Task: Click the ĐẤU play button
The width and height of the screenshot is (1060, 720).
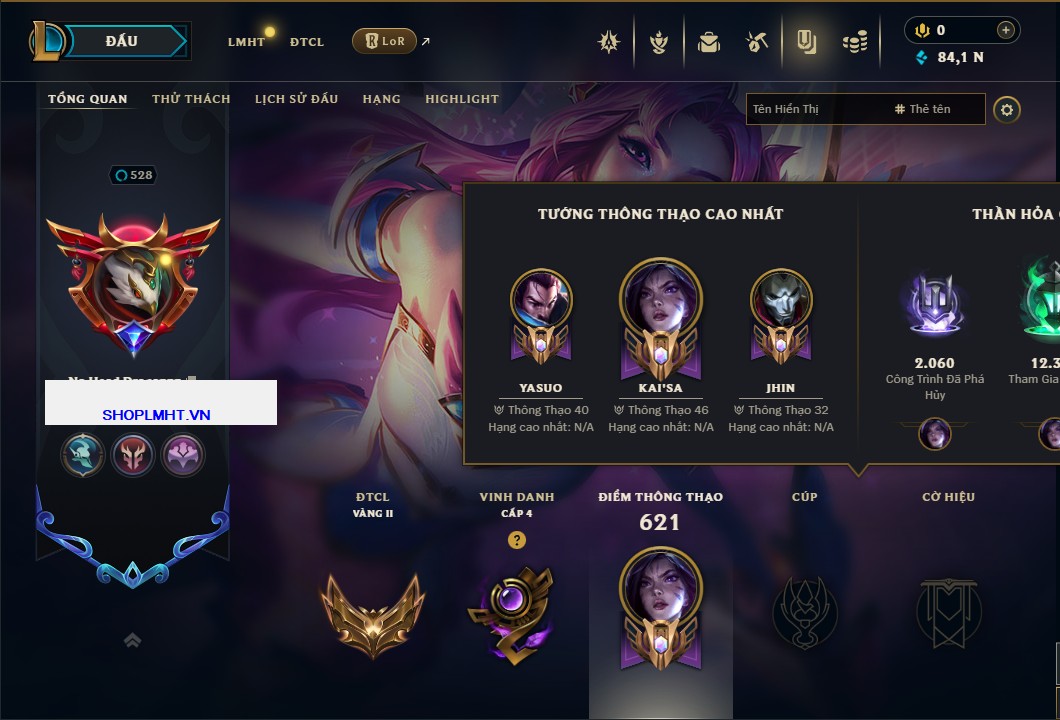Action: pyautogui.click(x=122, y=41)
